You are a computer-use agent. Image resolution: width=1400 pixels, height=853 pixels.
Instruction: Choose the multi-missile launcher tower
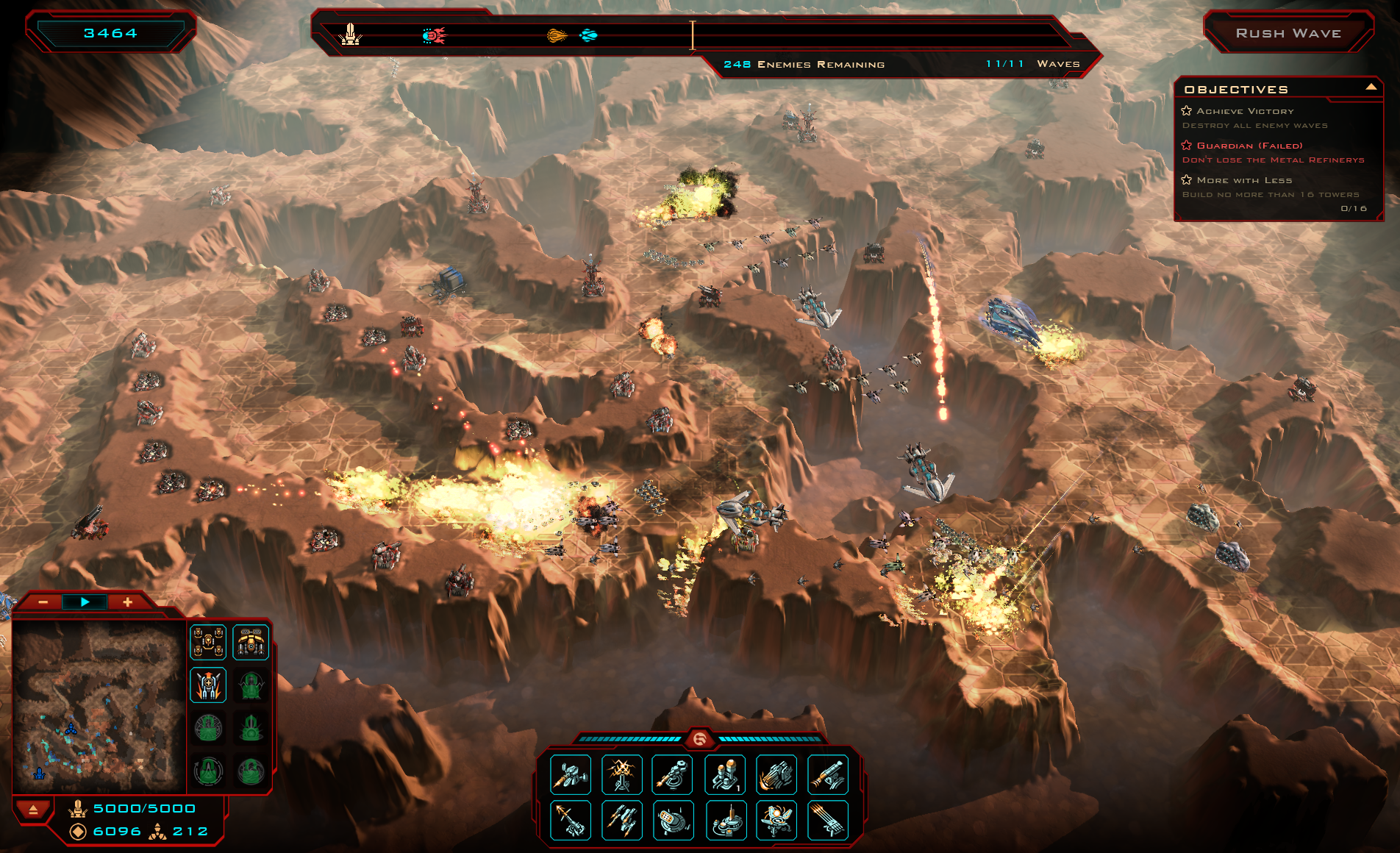coord(621,820)
